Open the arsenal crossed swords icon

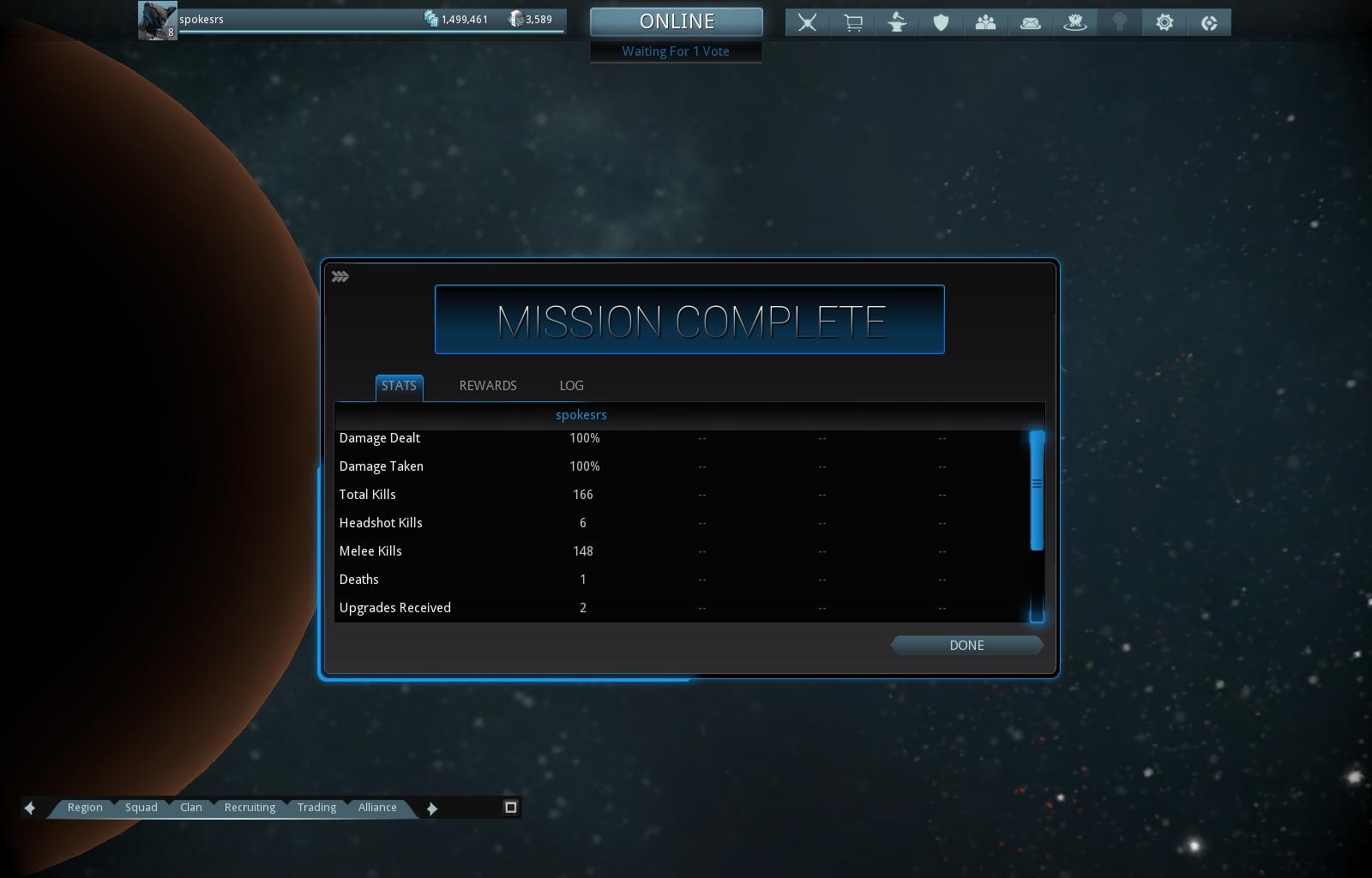pos(807,22)
